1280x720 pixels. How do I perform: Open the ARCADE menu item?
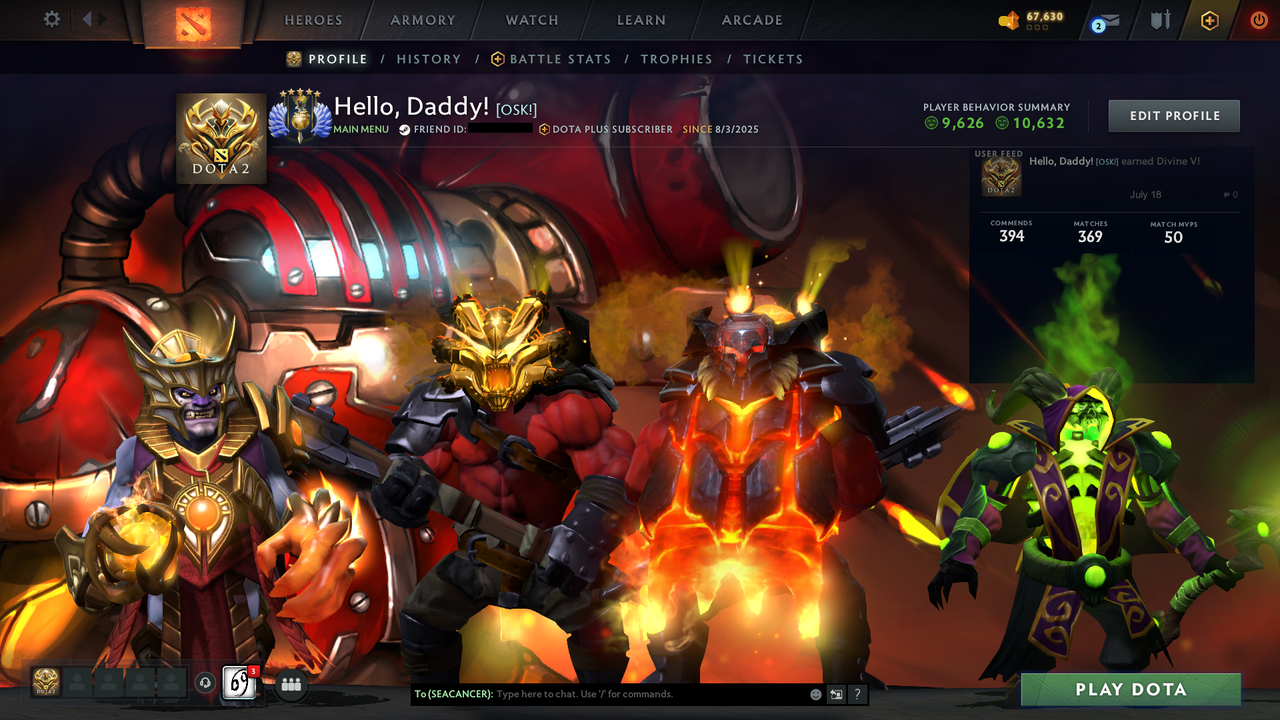751,20
